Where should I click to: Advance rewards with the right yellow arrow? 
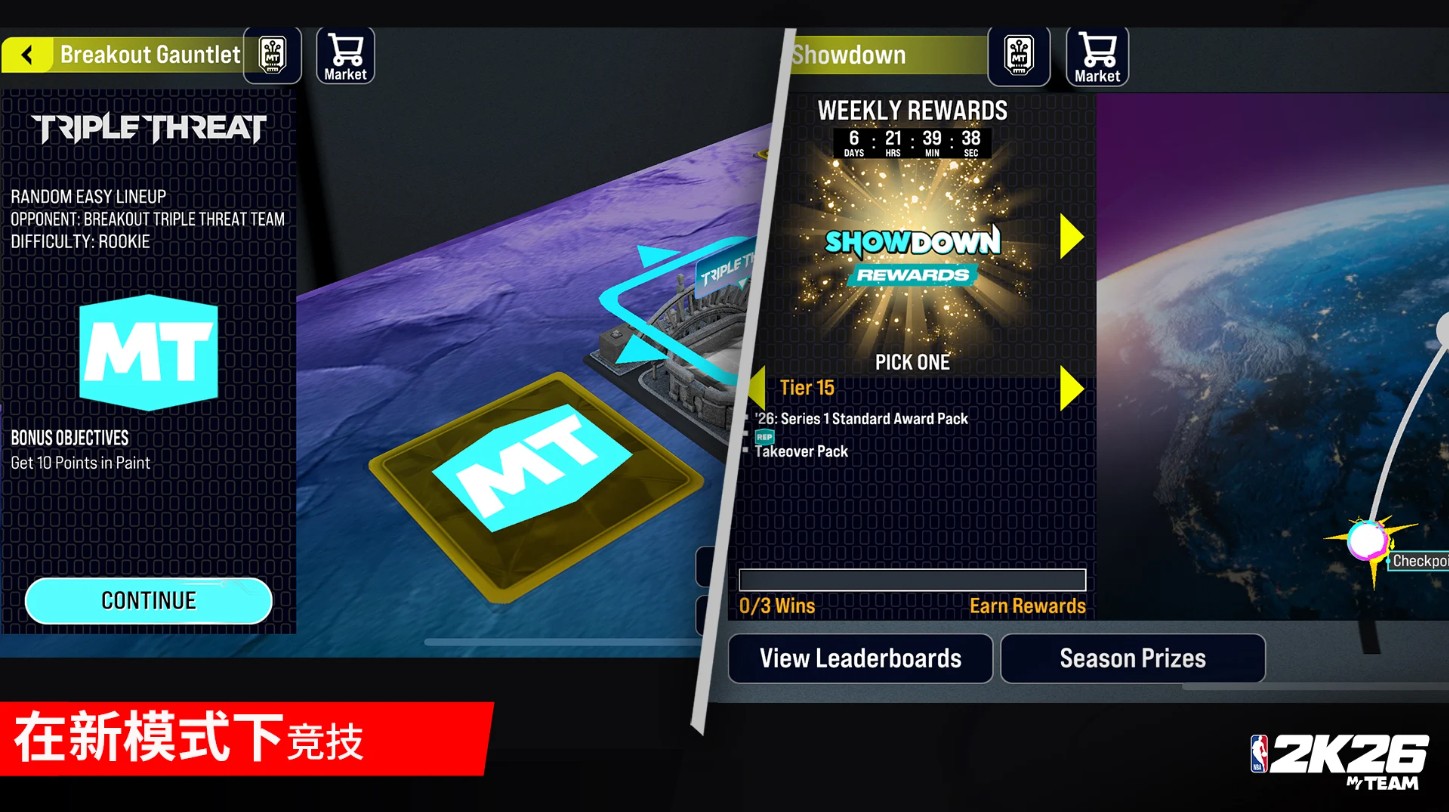tap(1070, 237)
